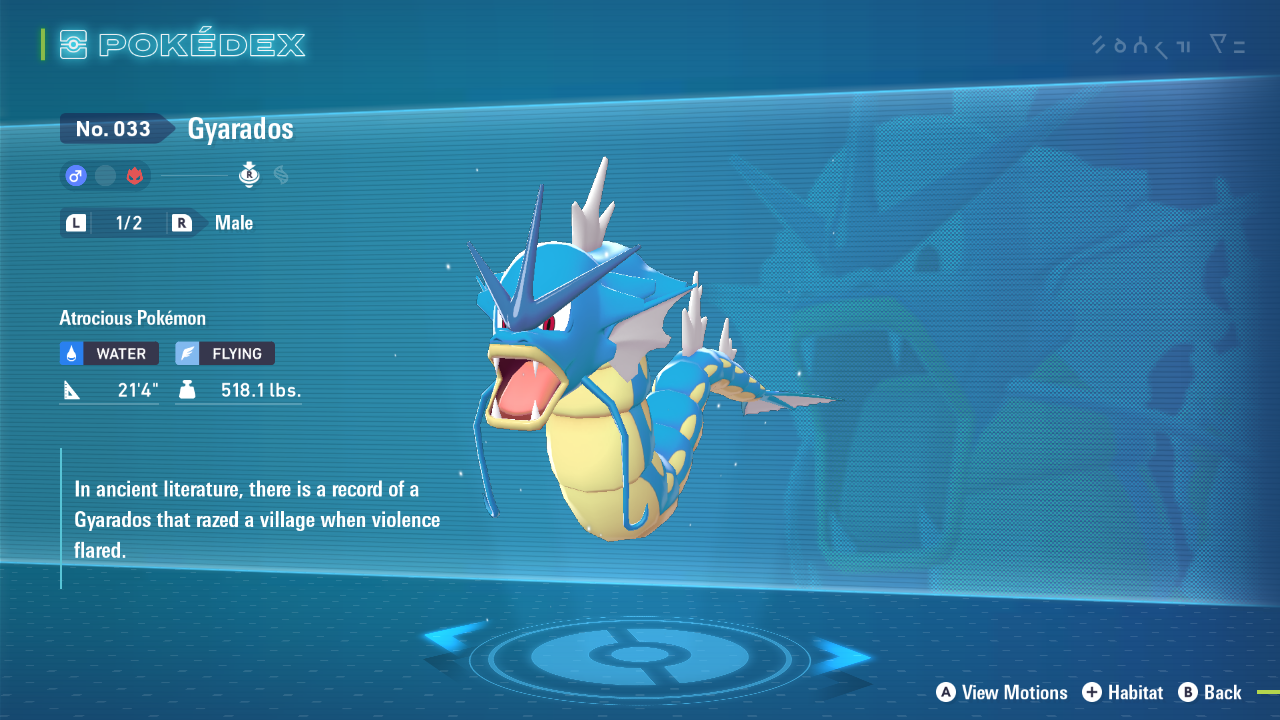Image resolution: width=1280 pixels, height=720 pixels.
Task: Choose the red alpha form icon
Action: [x=135, y=176]
